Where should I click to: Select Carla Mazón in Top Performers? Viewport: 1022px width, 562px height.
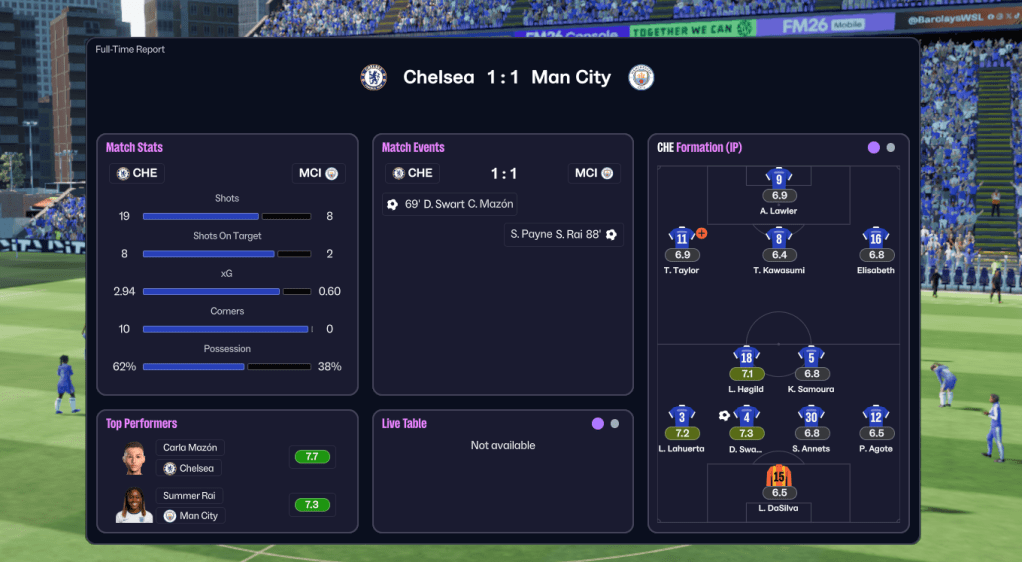click(x=190, y=448)
